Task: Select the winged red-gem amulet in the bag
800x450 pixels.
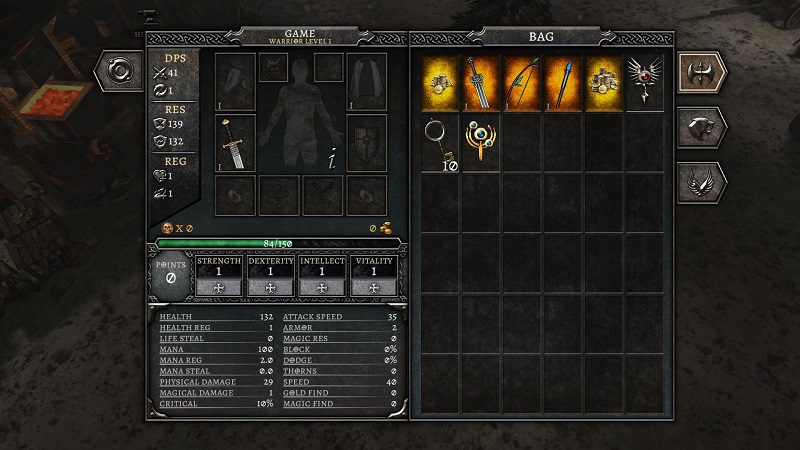Action: click(x=643, y=83)
